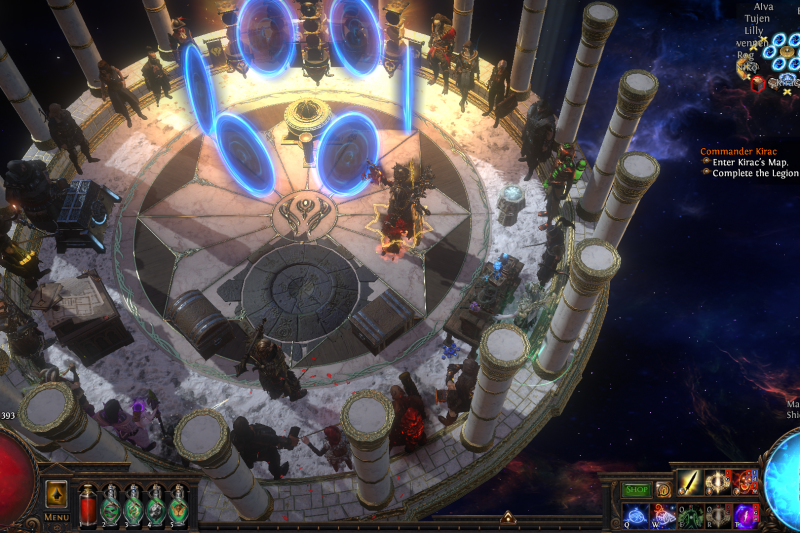
Task: Use the red life flask
Action: 86,505
